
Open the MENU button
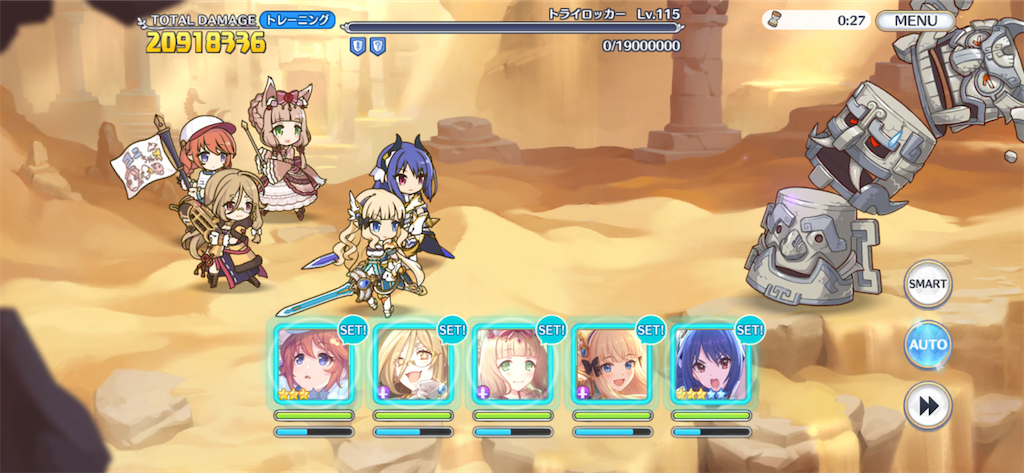click(915, 20)
